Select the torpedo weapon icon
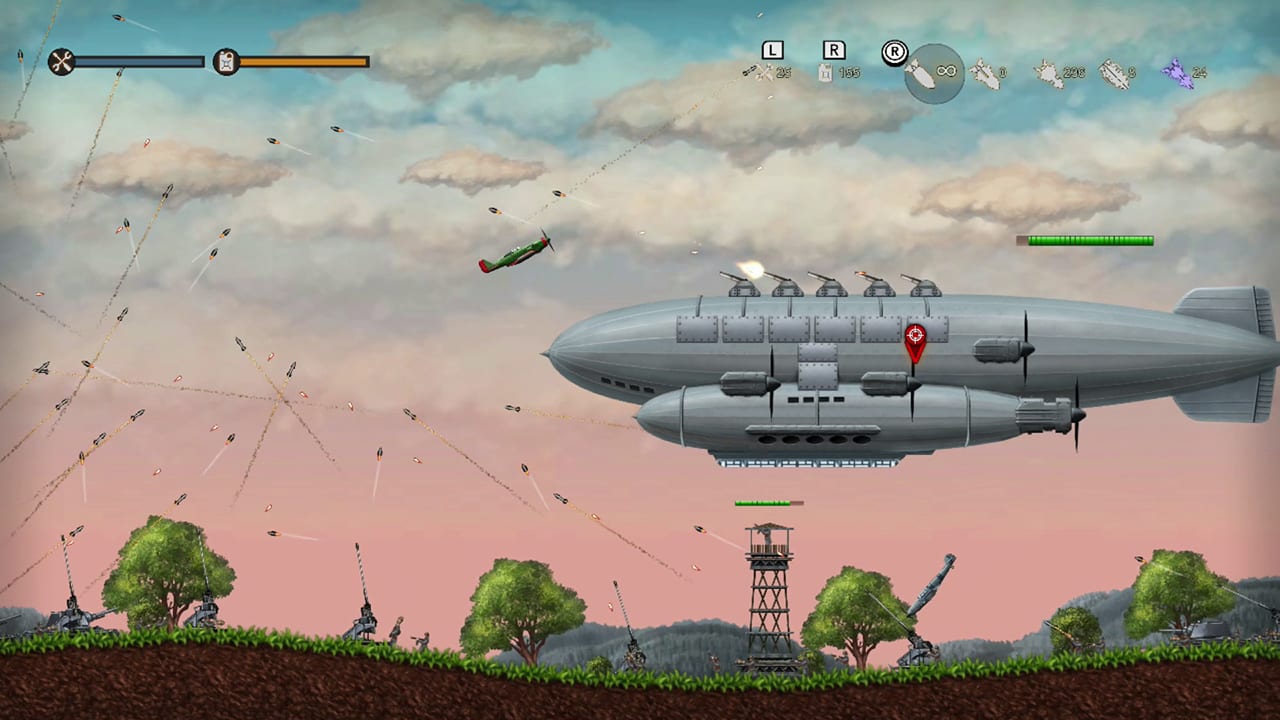 point(1113,75)
